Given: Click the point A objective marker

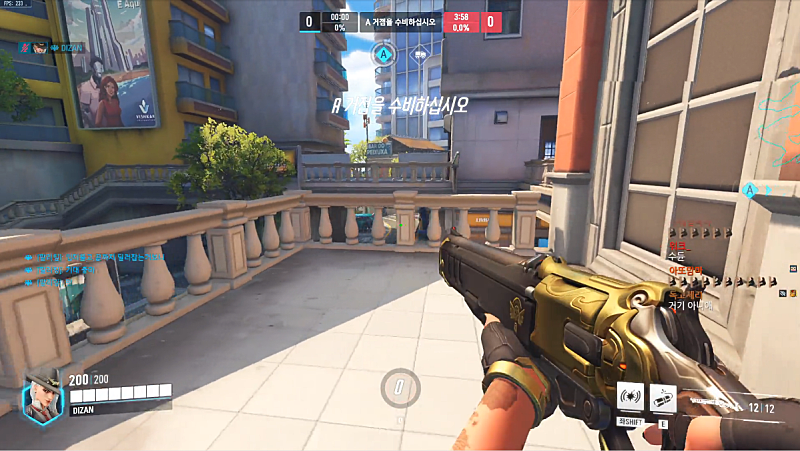Looking at the screenshot, I should click(384, 53).
